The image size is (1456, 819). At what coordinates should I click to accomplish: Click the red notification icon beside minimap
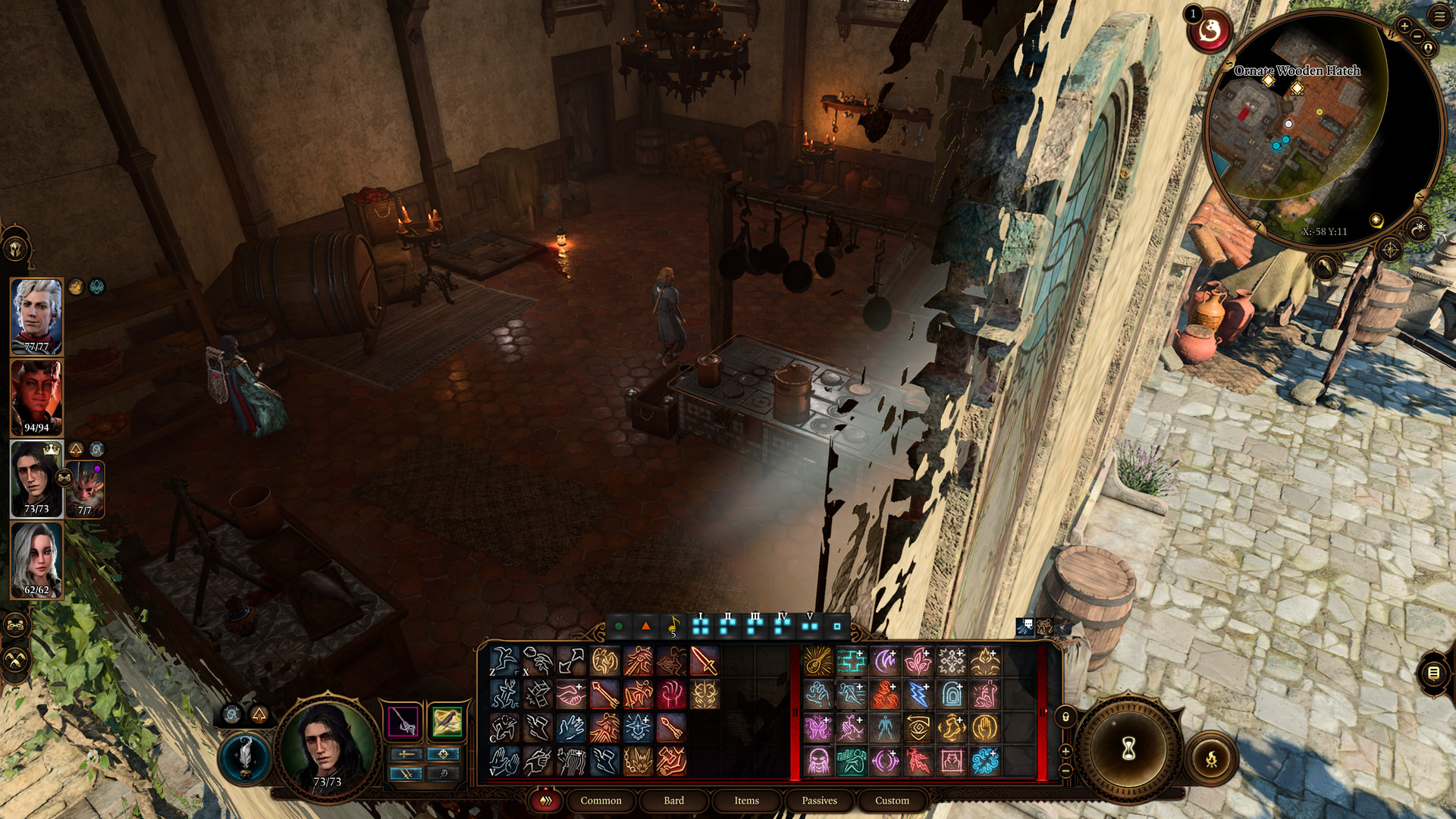[1210, 31]
